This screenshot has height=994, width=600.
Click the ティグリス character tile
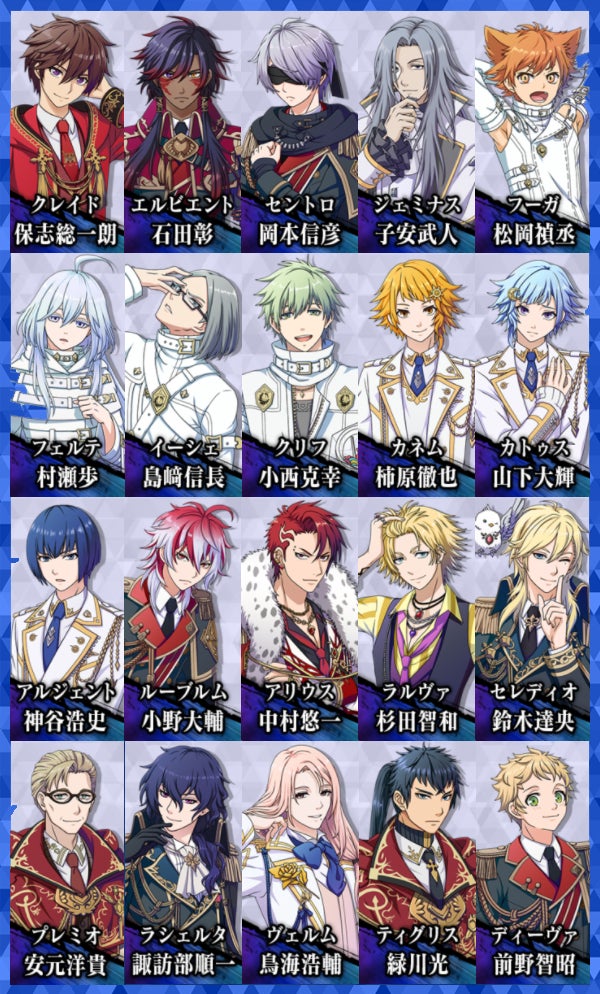416,862
